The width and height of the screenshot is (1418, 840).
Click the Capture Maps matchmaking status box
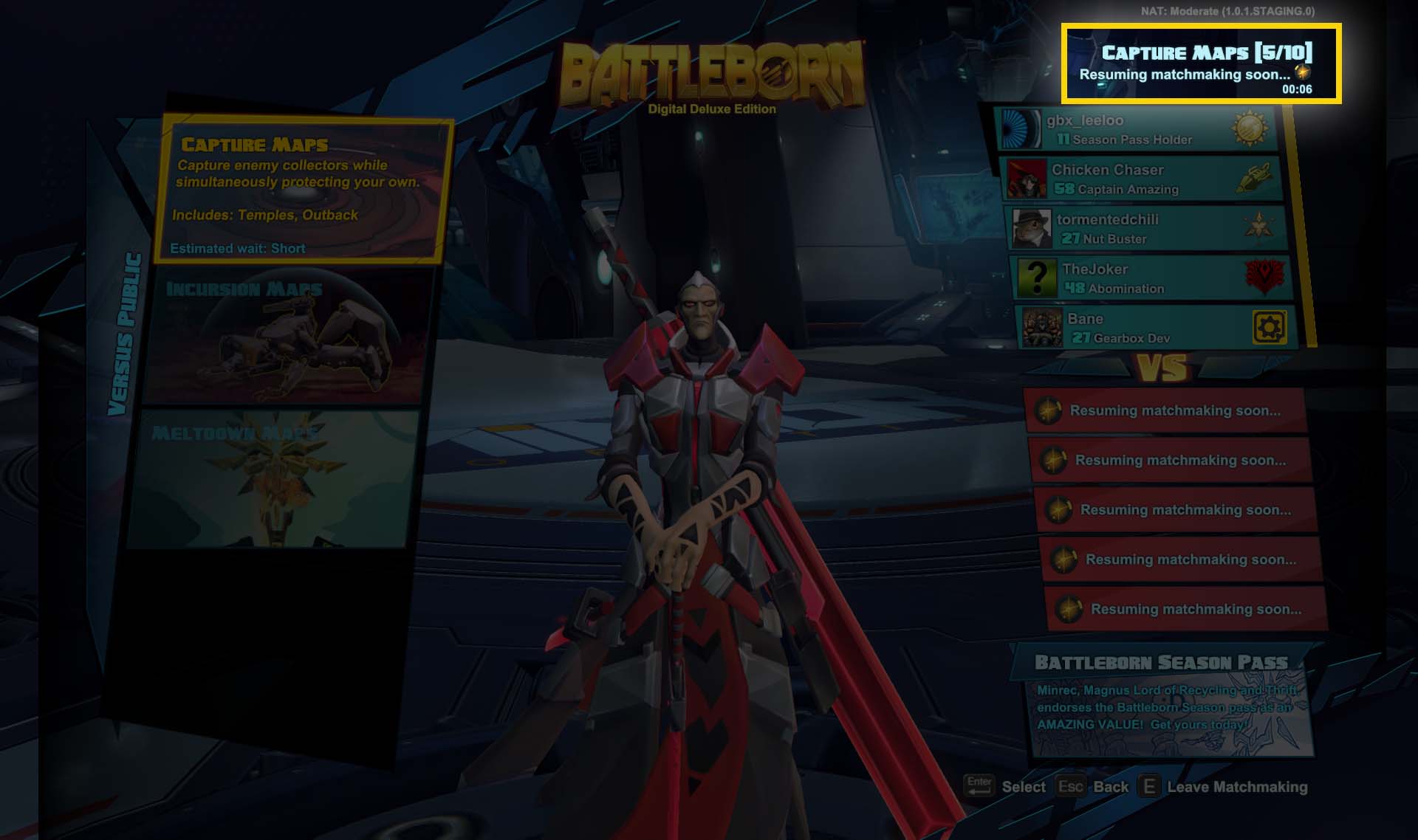(x=1201, y=64)
